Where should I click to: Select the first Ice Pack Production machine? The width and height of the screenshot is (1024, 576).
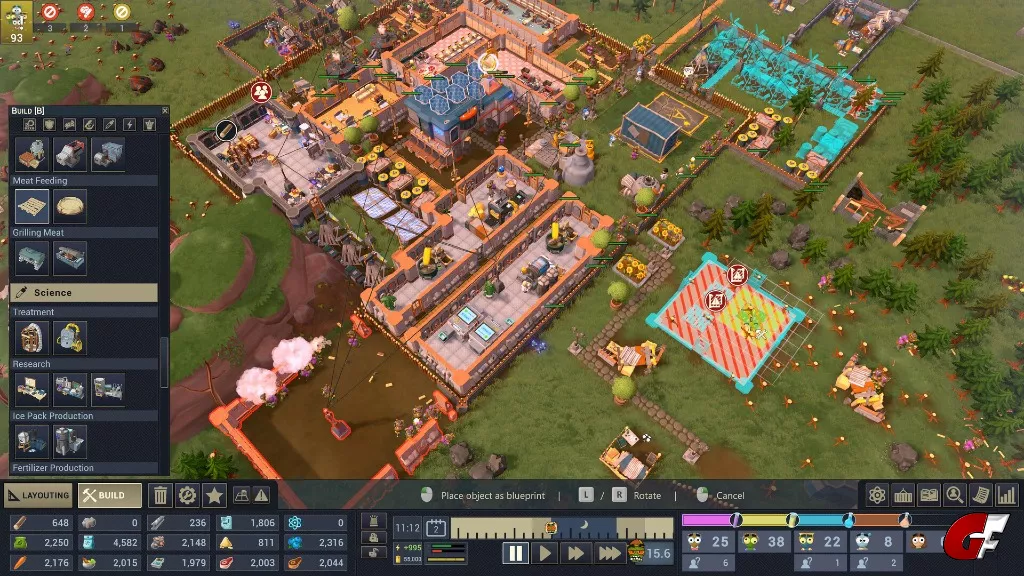[x=32, y=441]
